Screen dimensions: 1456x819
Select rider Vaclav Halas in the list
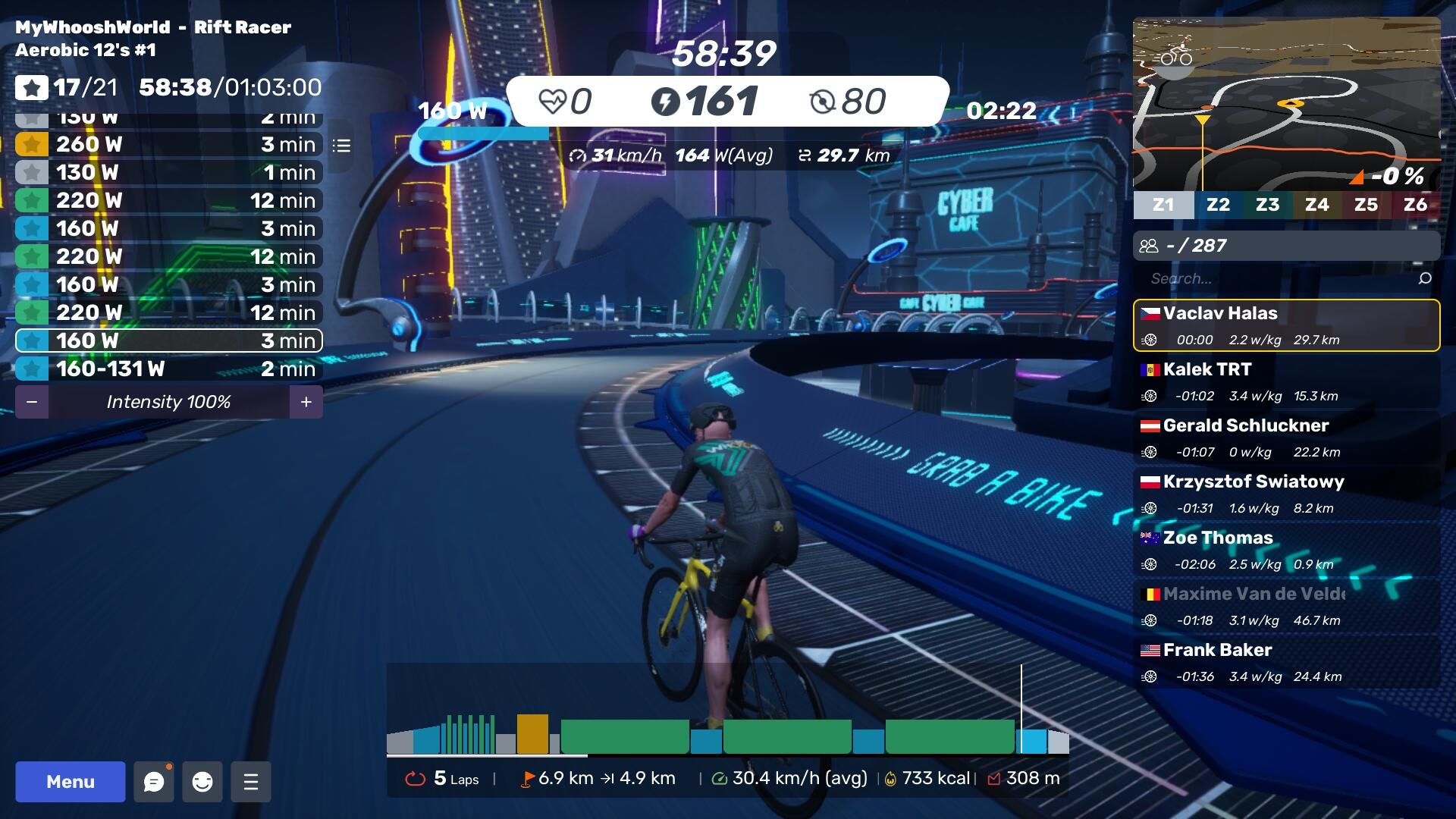coord(1286,325)
